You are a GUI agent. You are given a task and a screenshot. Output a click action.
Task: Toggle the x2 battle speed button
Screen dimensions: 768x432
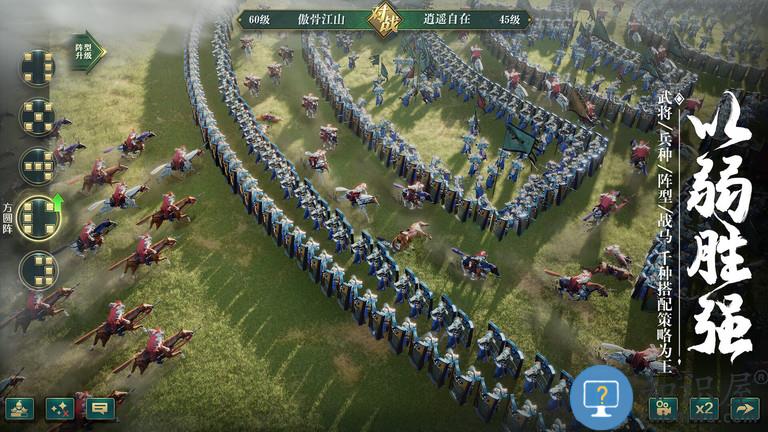(x=704, y=408)
